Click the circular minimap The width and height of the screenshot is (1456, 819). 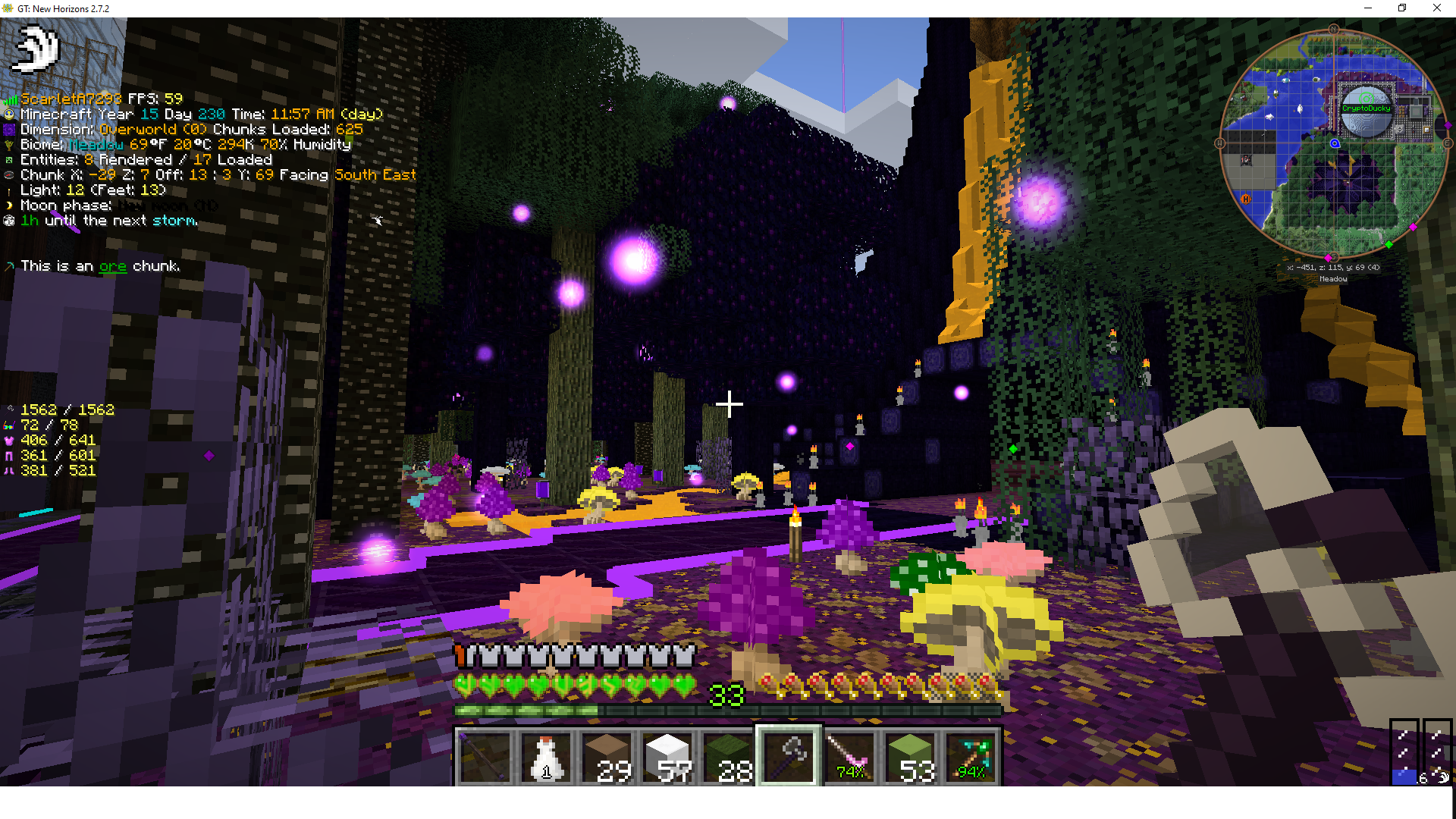(1333, 144)
